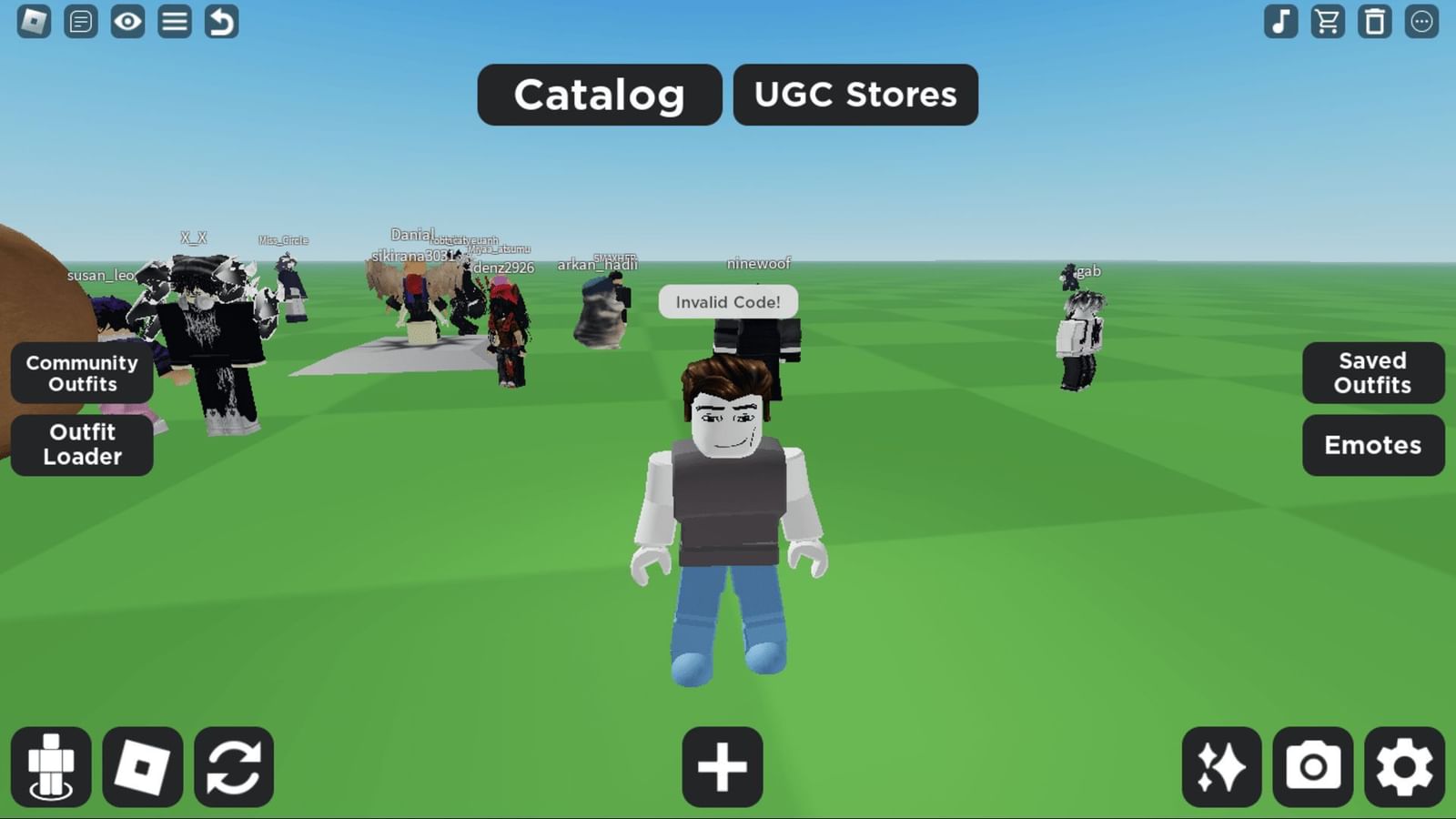Switch to the UGC Stores tab

[x=854, y=95]
